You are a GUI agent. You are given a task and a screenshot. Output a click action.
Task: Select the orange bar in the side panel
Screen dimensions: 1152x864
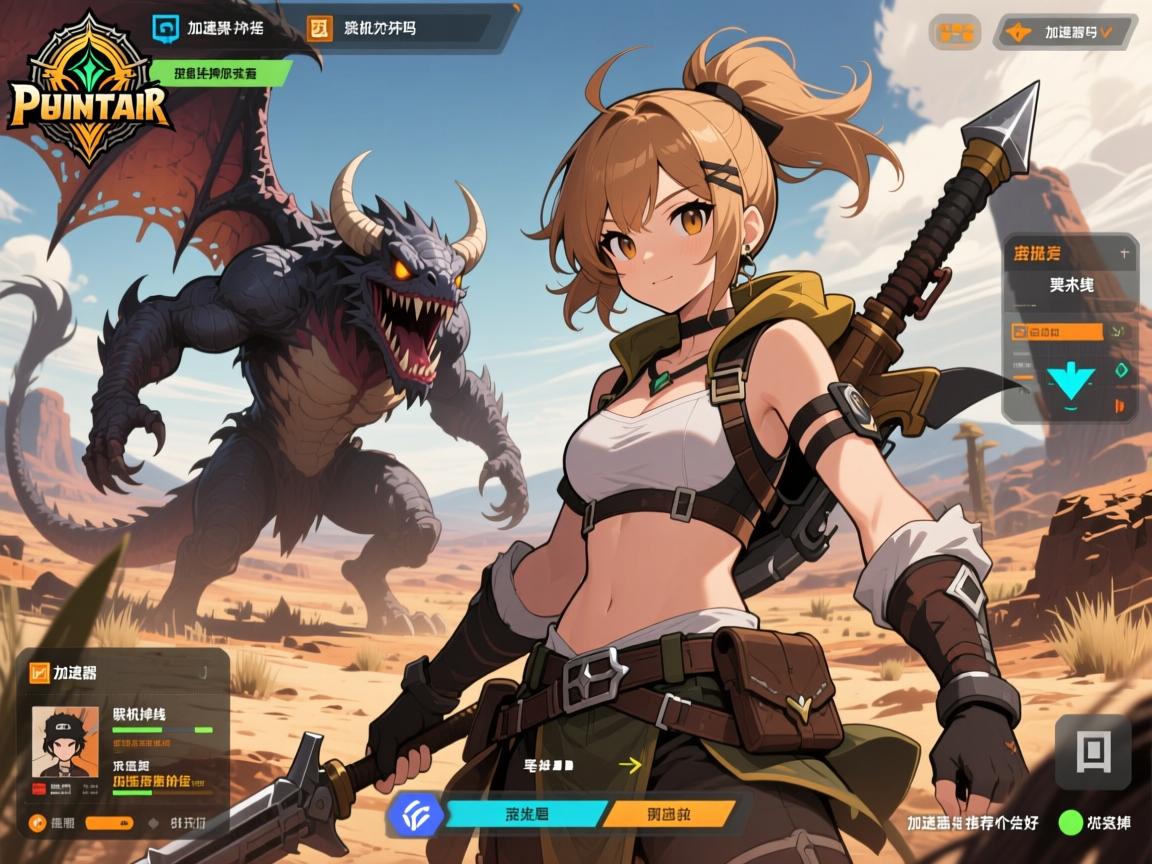[x=1058, y=331]
